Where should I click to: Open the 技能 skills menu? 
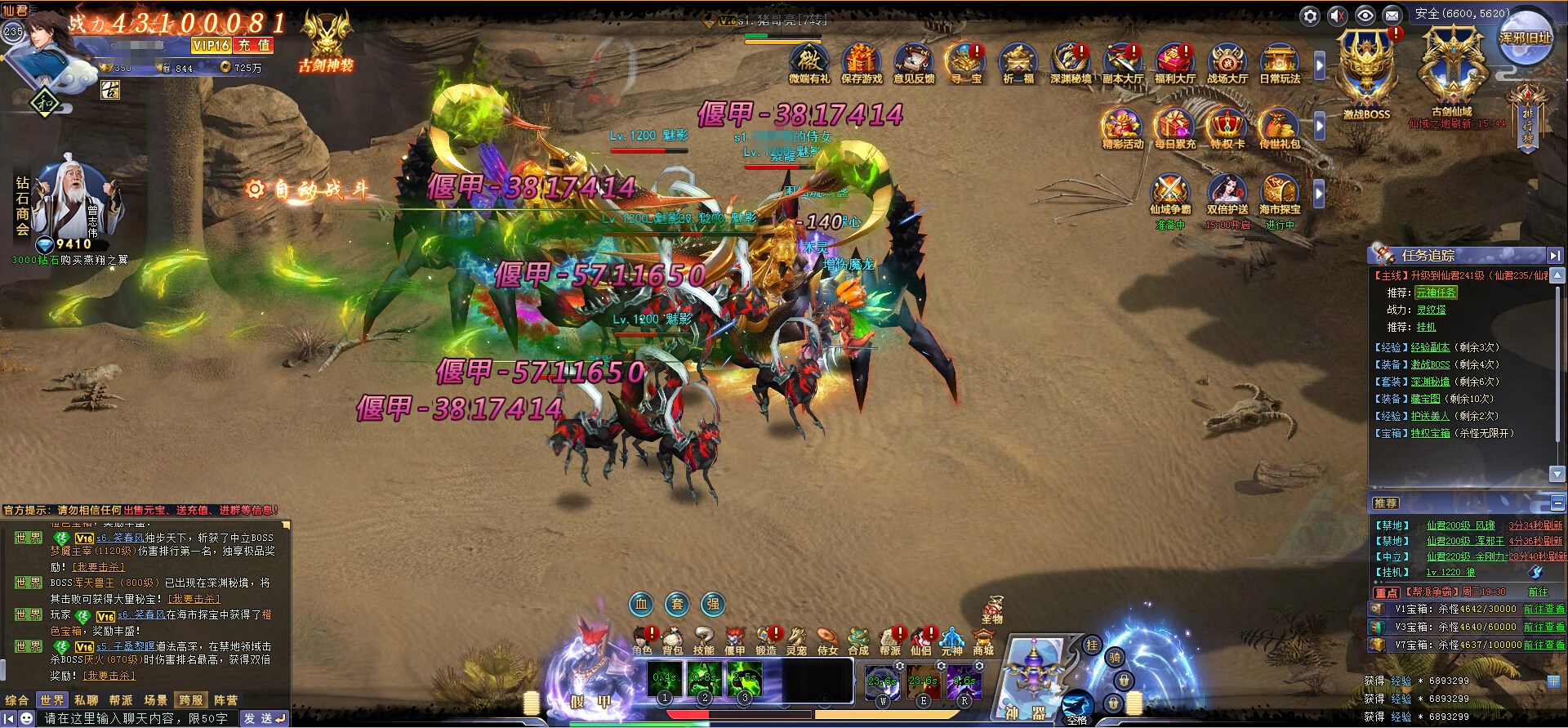tap(703, 641)
